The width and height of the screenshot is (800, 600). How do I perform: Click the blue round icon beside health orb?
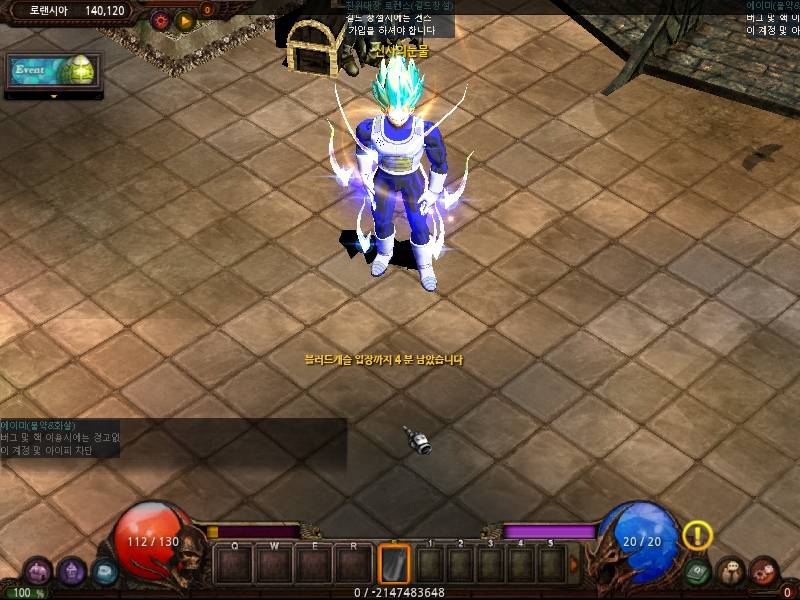105,573
